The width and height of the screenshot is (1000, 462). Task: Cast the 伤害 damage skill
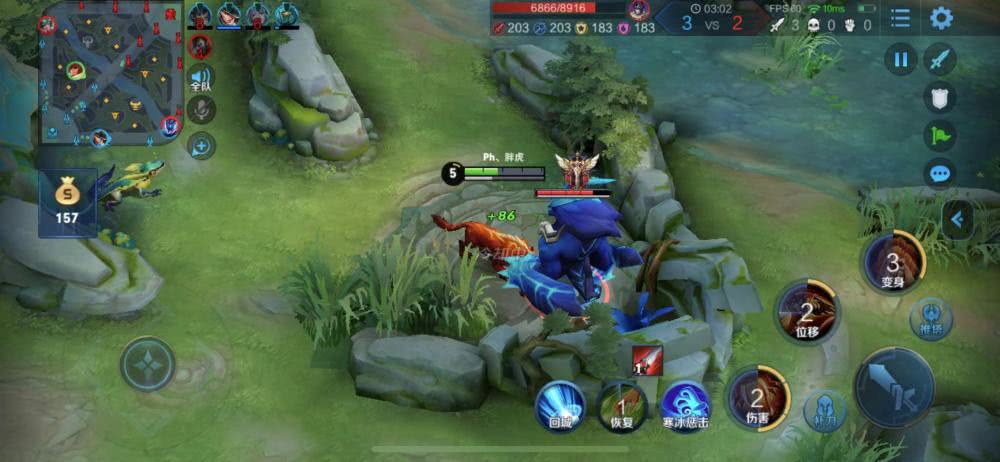[x=757, y=397]
